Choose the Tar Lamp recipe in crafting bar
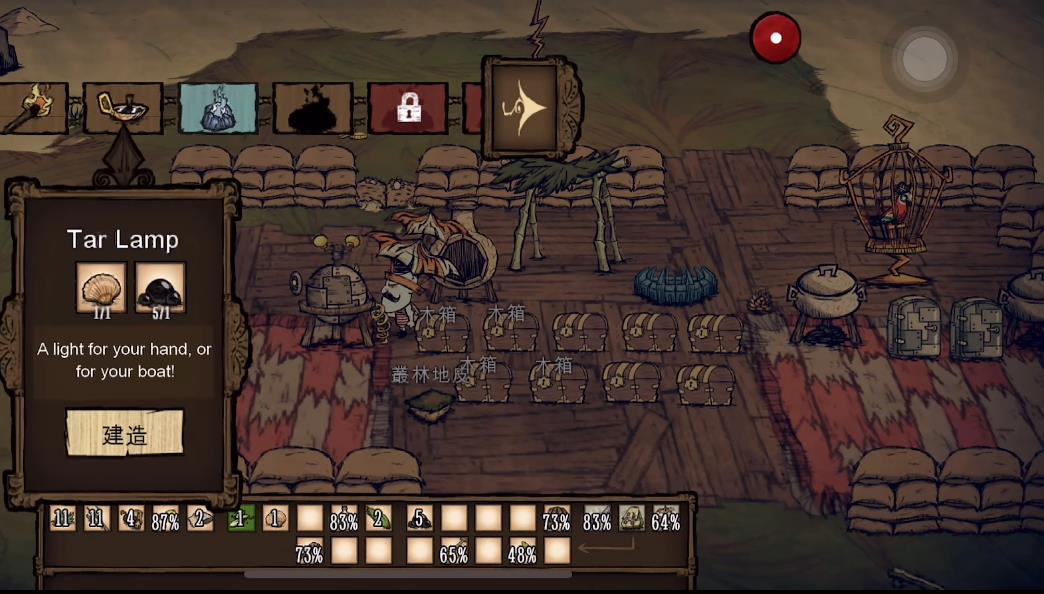Screen dimensions: 1044x594 [123, 108]
